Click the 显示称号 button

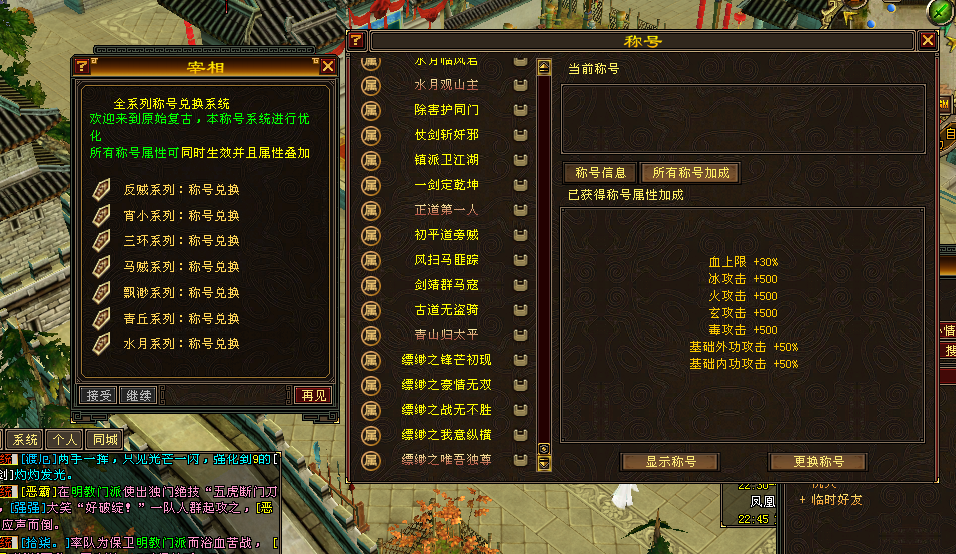(x=670, y=462)
